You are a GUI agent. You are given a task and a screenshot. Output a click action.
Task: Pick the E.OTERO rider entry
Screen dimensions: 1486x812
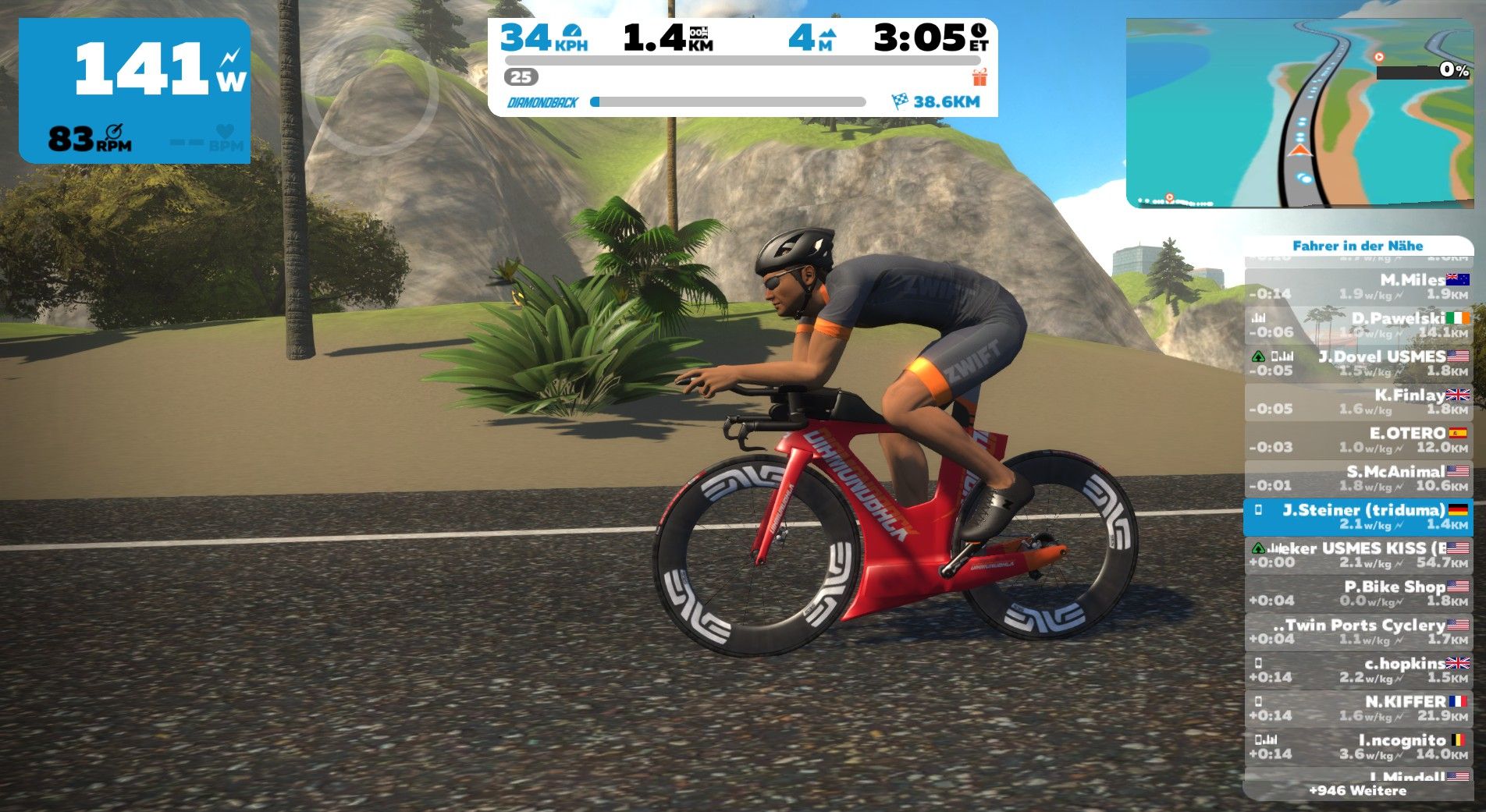coord(1358,439)
